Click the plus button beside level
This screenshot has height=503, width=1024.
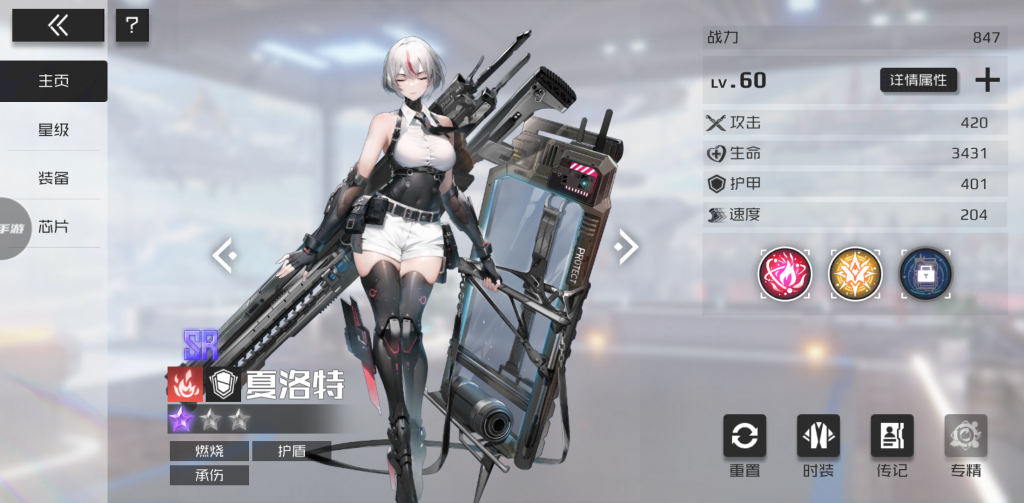click(987, 80)
